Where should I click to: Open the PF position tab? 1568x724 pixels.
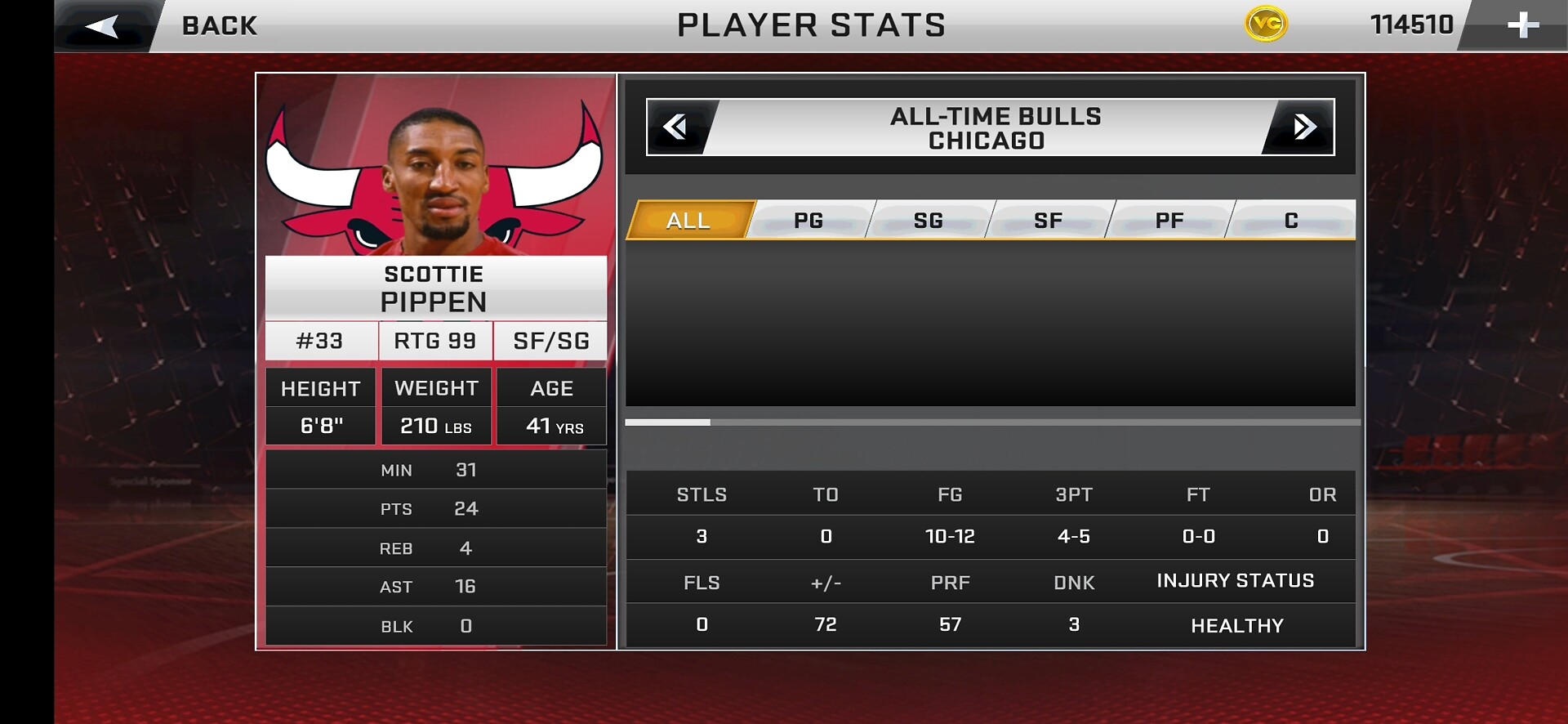(1169, 221)
